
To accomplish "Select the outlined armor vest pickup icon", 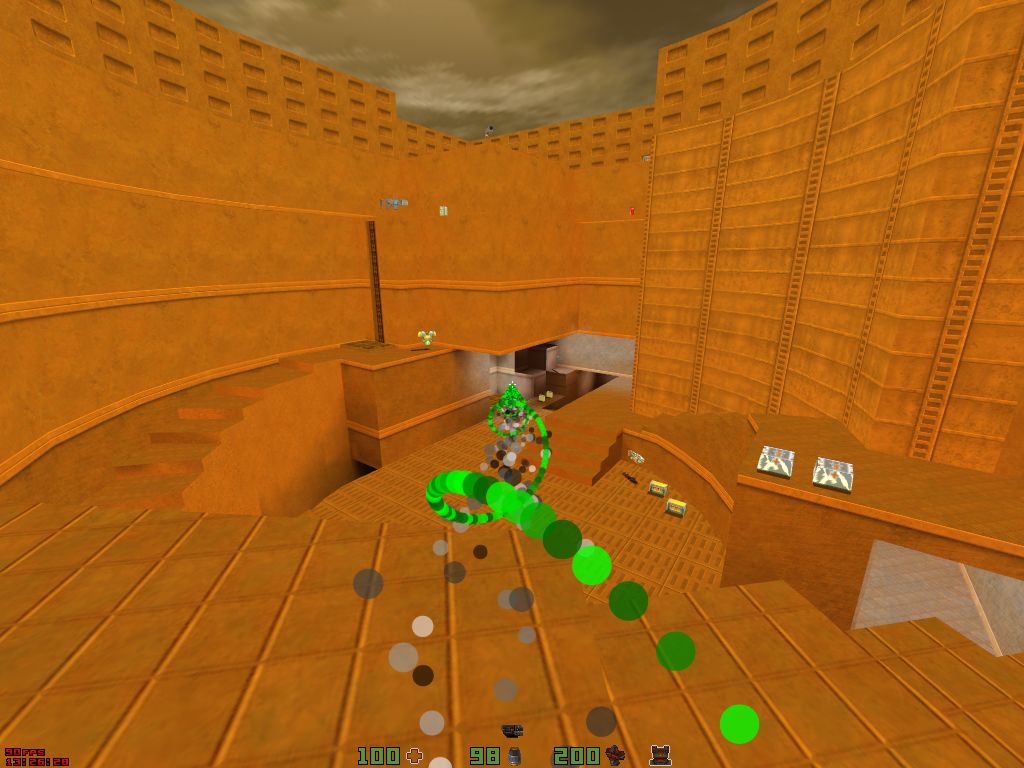I will tap(660, 755).
